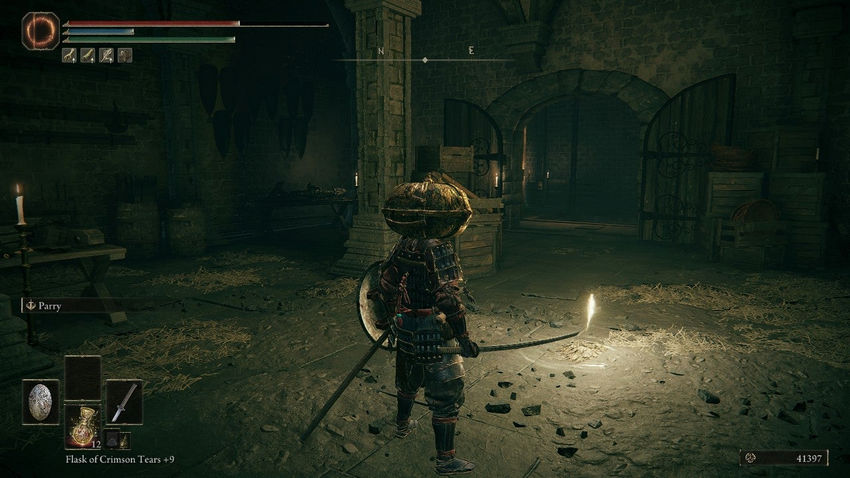Select the left-hand oval shield slot
850x478 pixels.
pyautogui.click(x=41, y=402)
